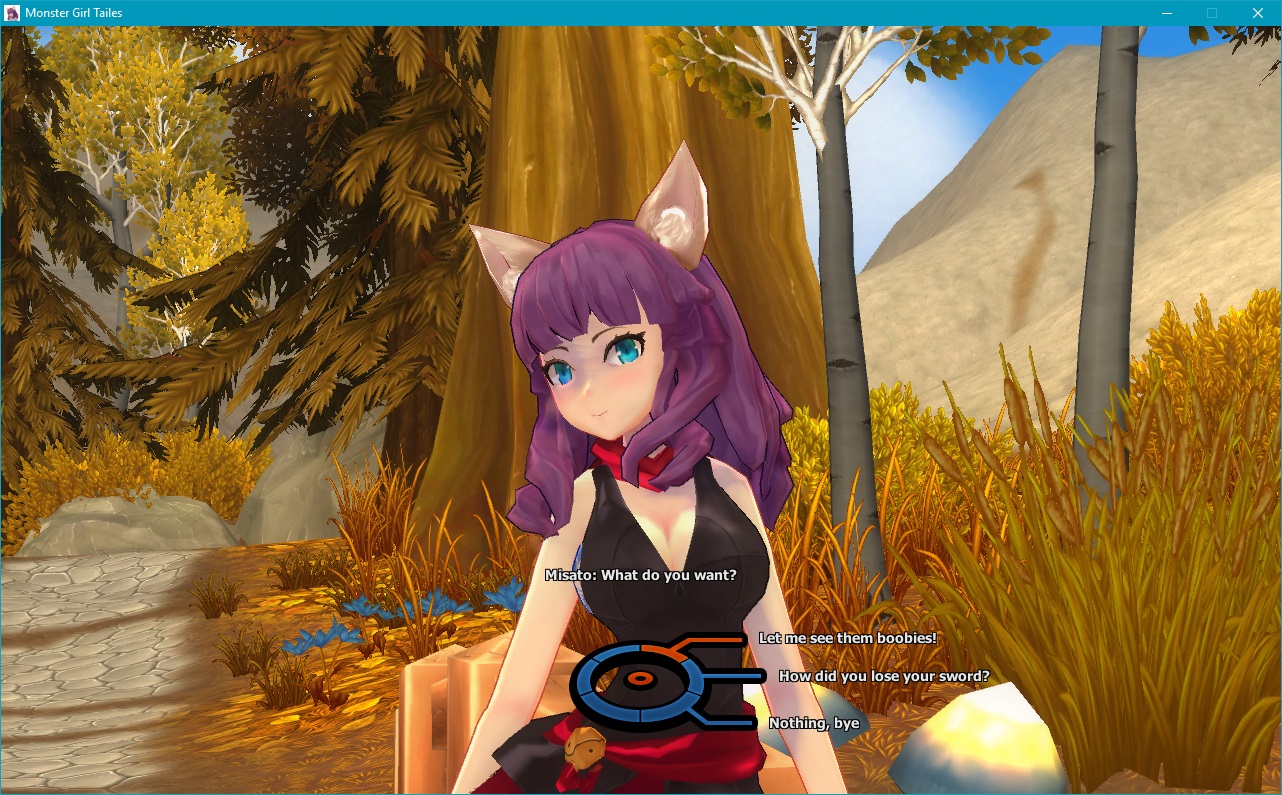Select the left blue arc of the dialogue ring
Viewport: 1282px width, 795px height.
(x=583, y=677)
